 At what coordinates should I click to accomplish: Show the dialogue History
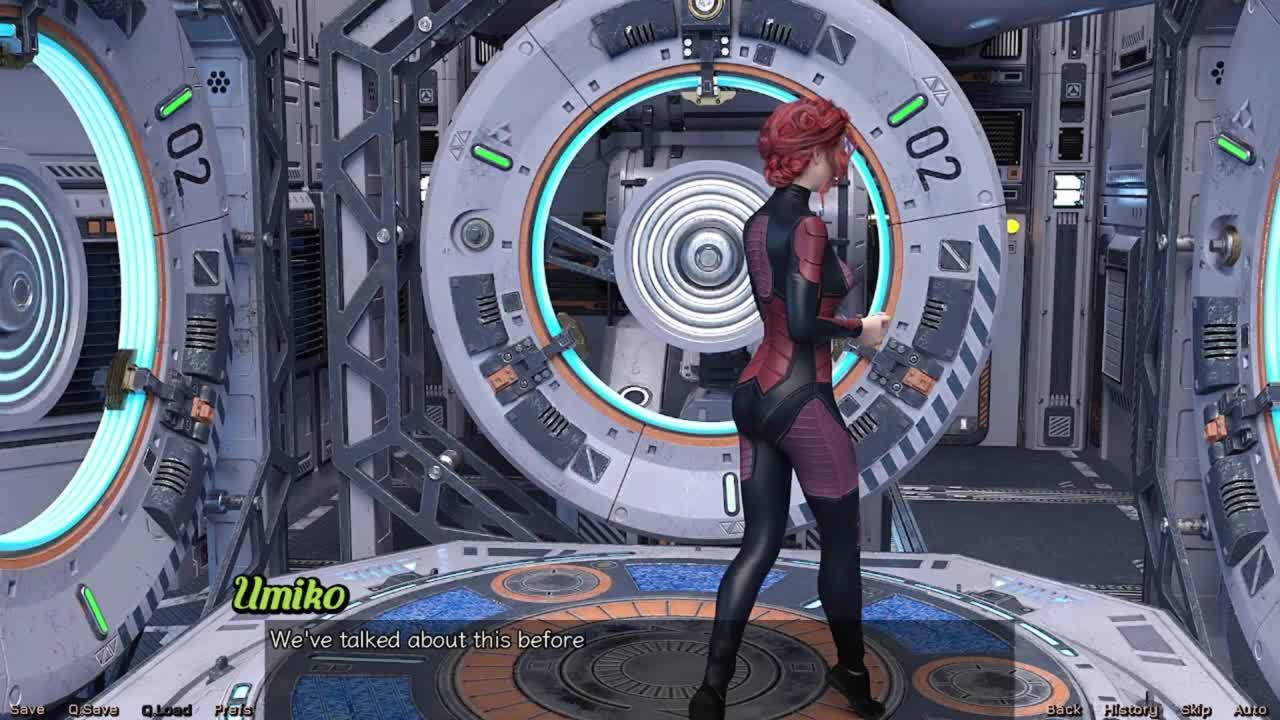point(1131,710)
